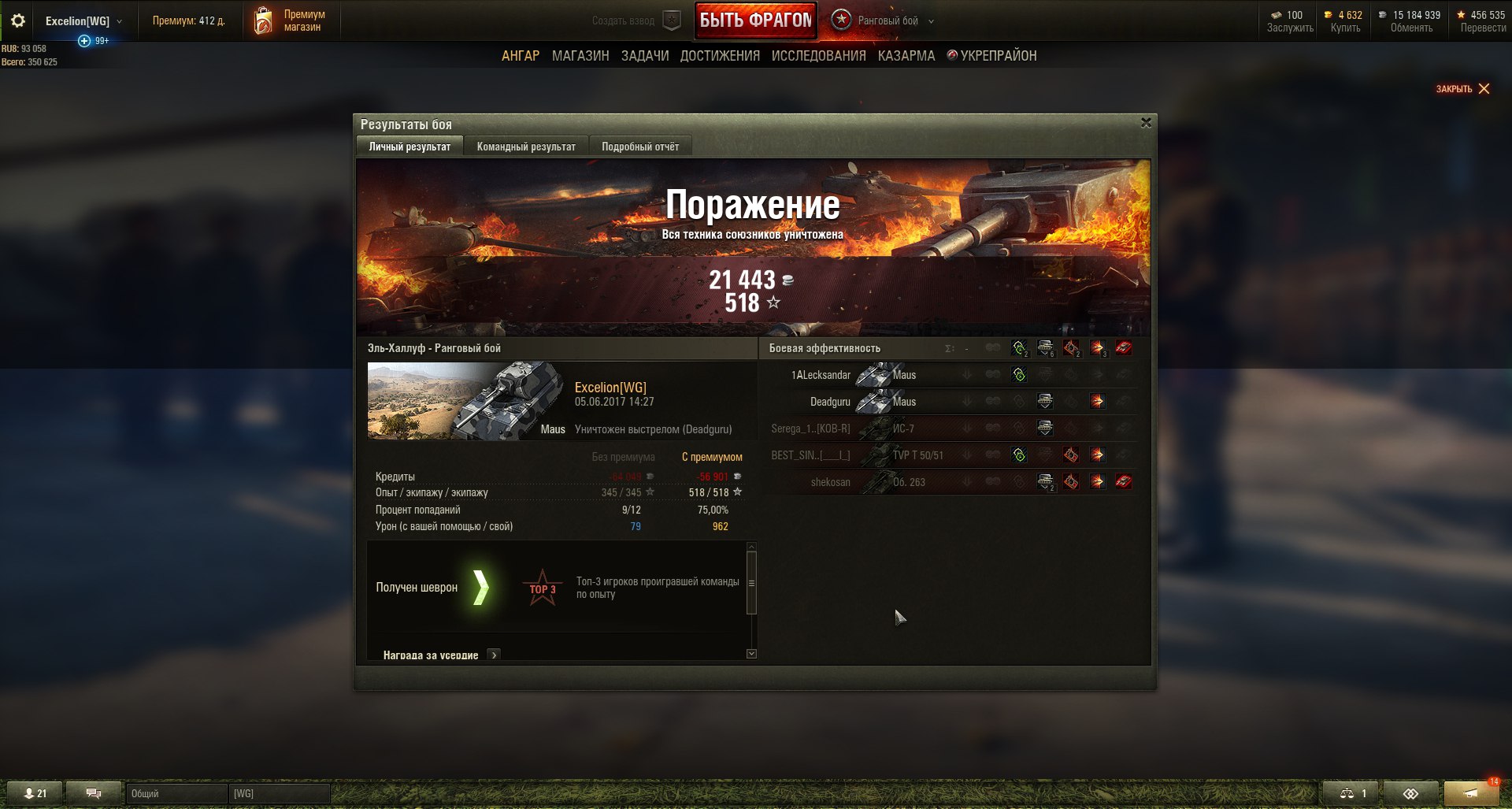This screenshot has width=1512, height=809.
Task: Go to the КАЗАРМА section
Action: [x=906, y=56]
